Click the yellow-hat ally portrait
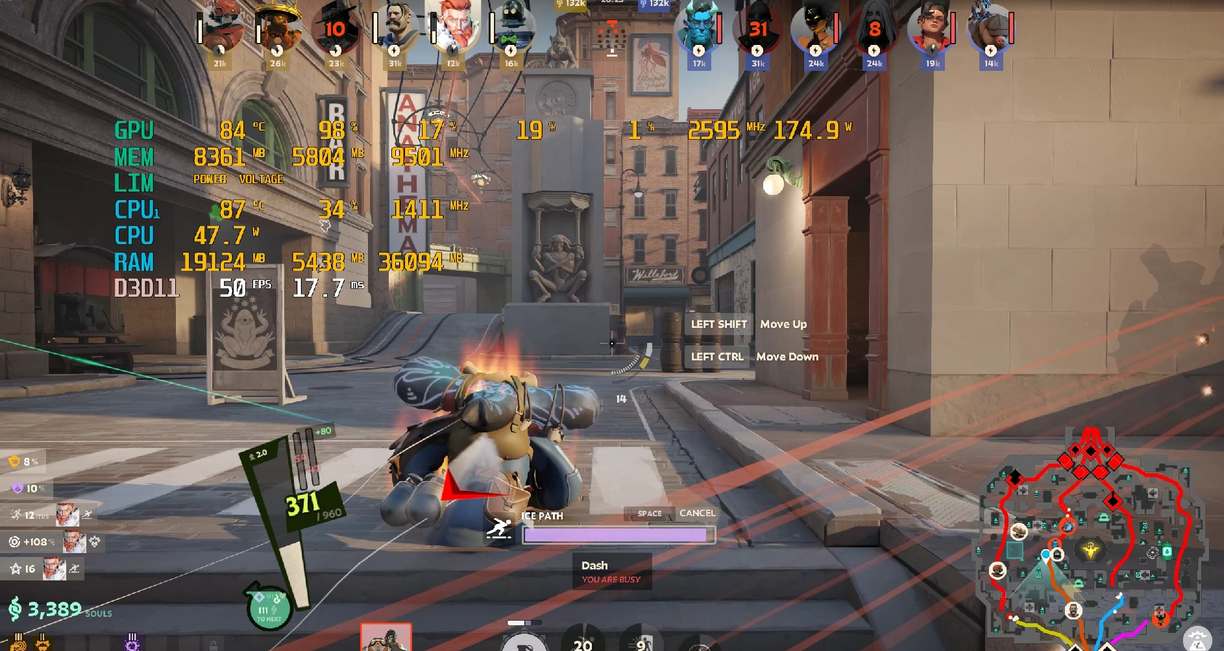Screen dimensions: 1224x651 pos(277,31)
